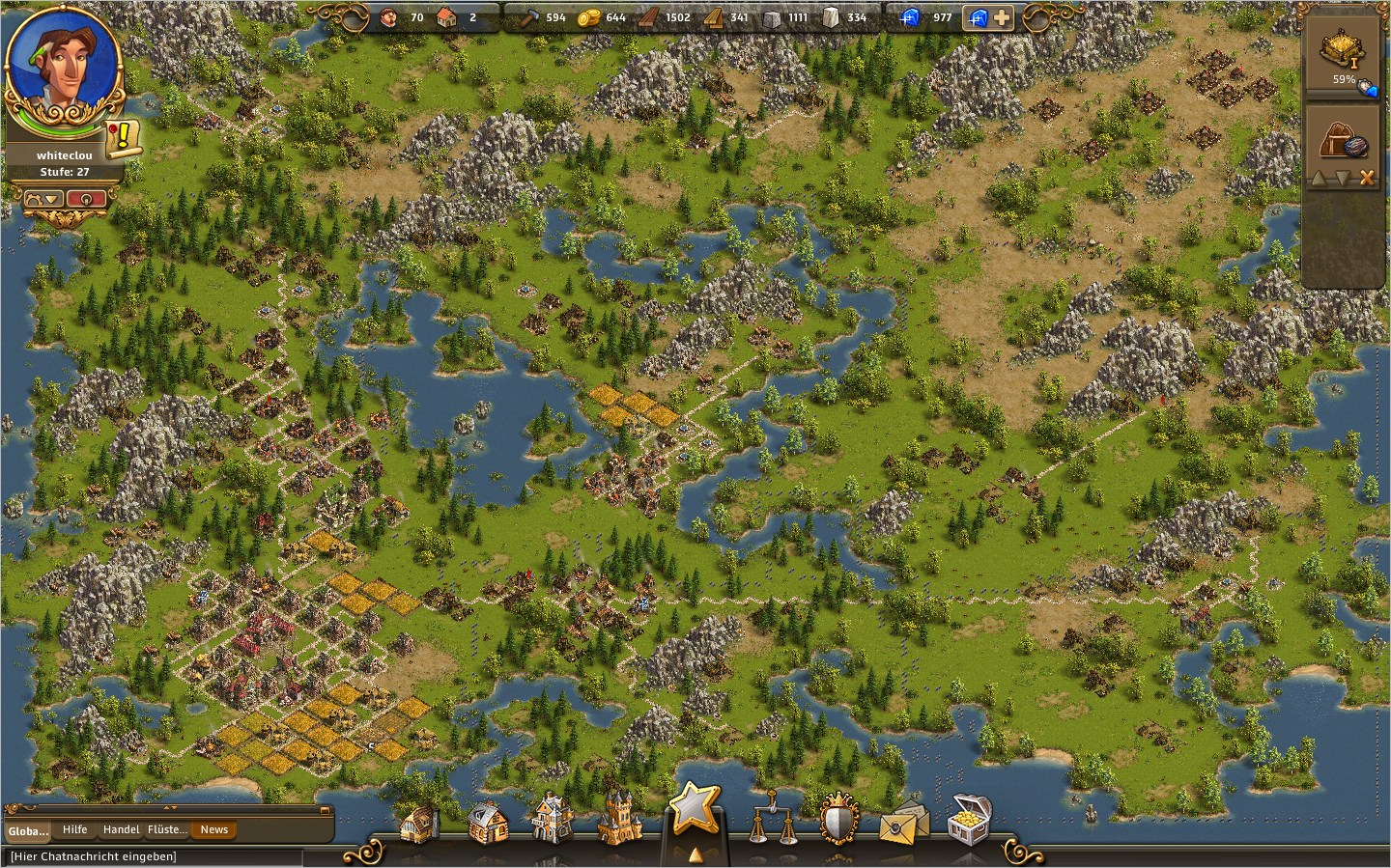
Task: Switch to the Hilfe chat tab
Action: [74, 830]
